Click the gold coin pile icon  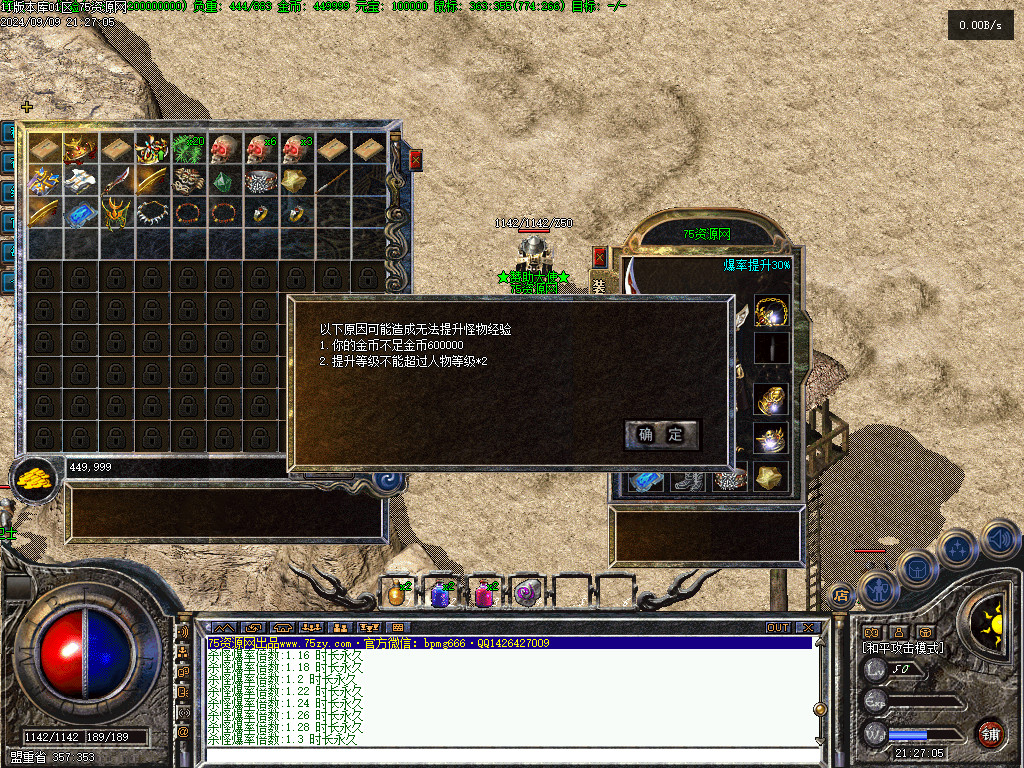click(34, 477)
